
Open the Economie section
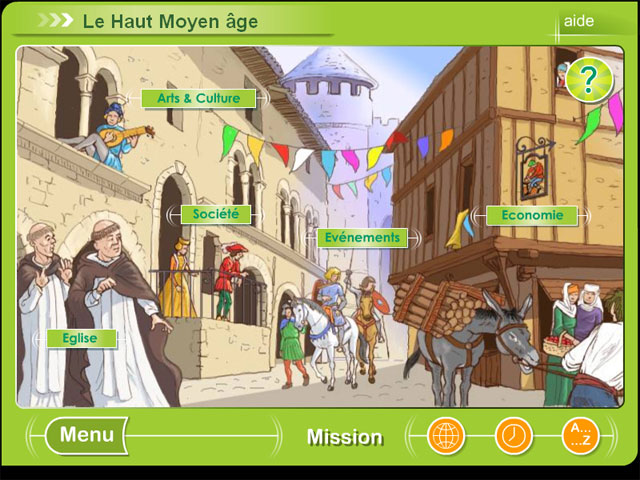(532, 215)
